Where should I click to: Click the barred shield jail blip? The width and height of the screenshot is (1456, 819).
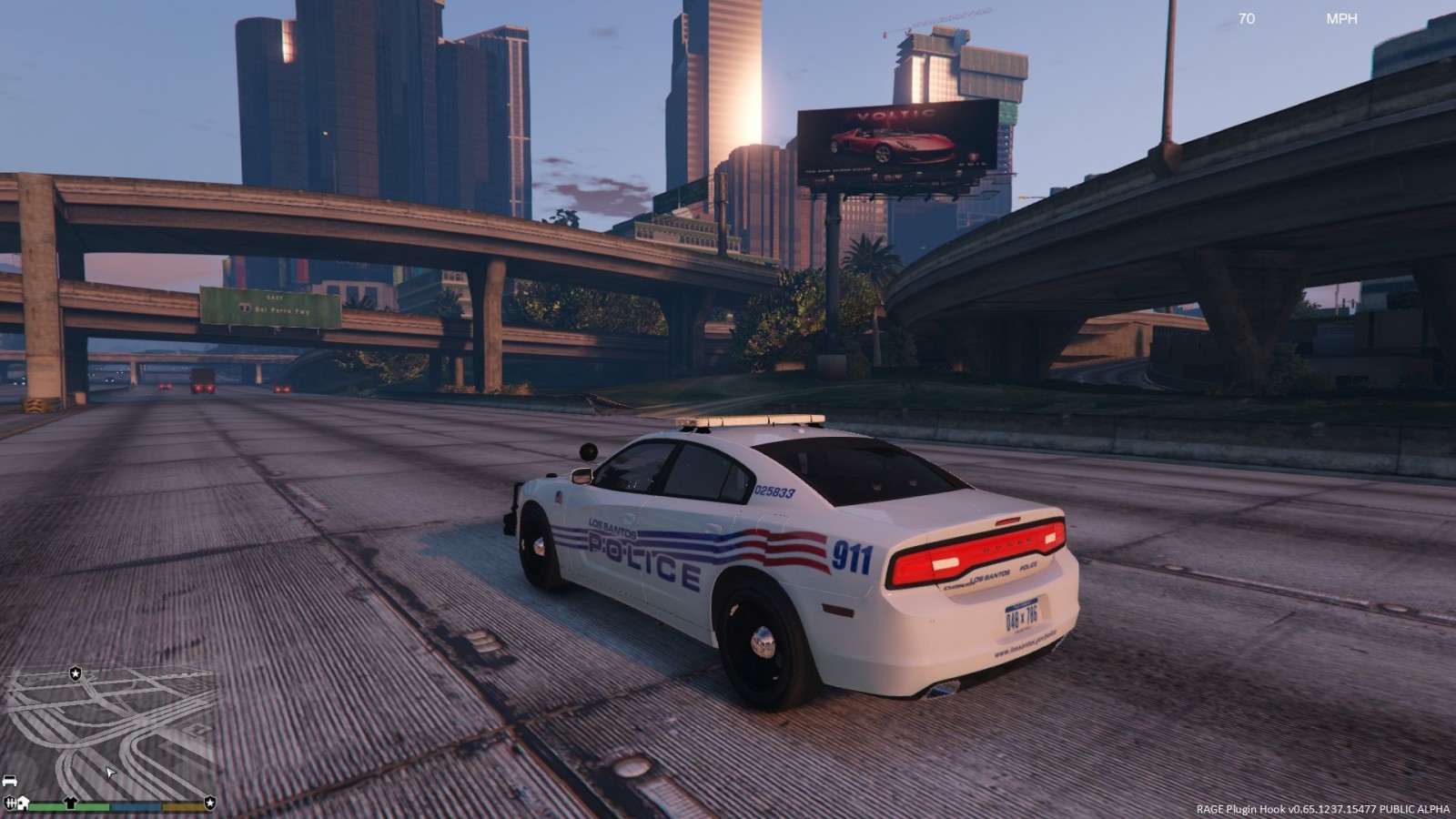pyautogui.click(x=10, y=803)
